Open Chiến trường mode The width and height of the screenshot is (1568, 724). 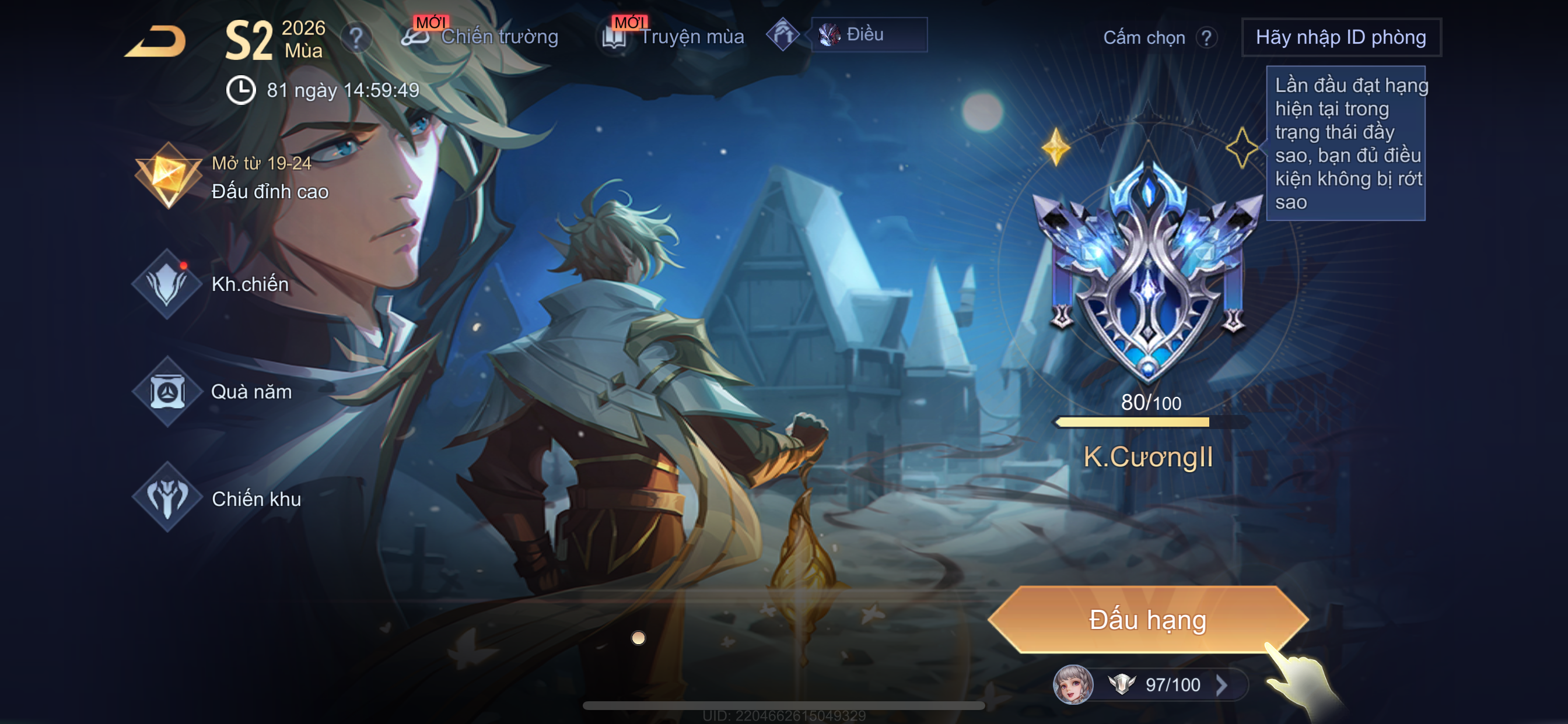(481, 37)
